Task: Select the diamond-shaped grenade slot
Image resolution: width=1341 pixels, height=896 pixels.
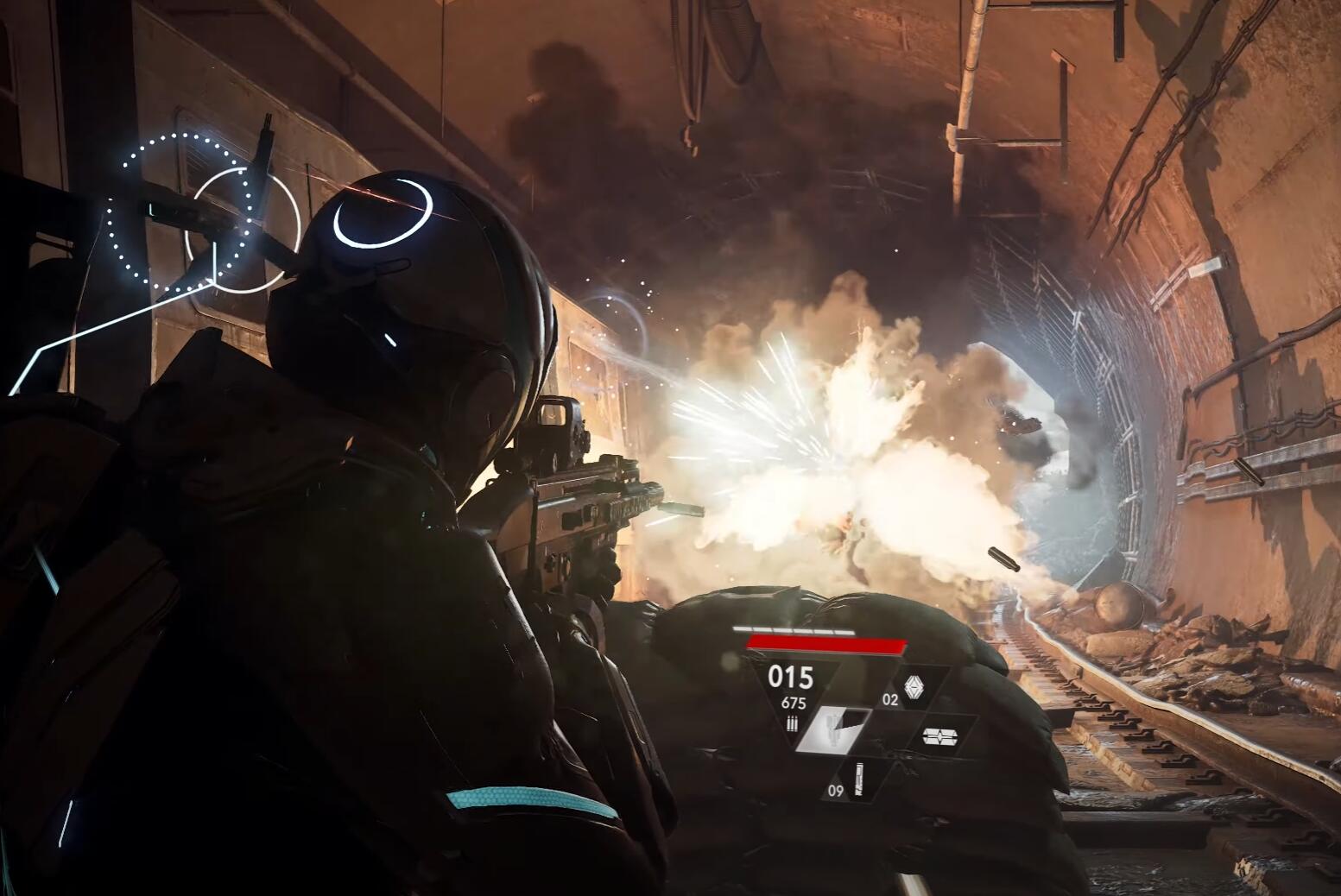Action: click(x=914, y=688)
